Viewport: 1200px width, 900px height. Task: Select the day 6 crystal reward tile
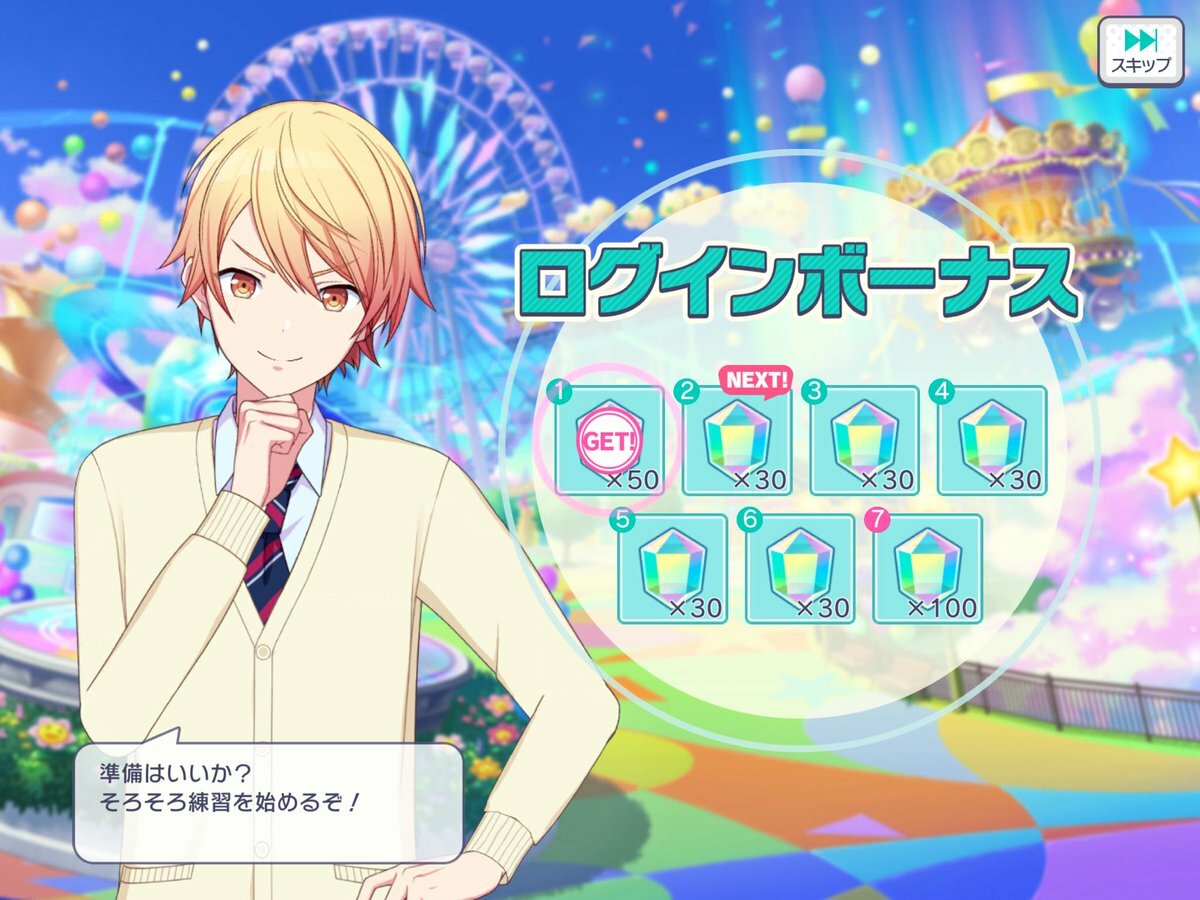(x=800, y=568)
